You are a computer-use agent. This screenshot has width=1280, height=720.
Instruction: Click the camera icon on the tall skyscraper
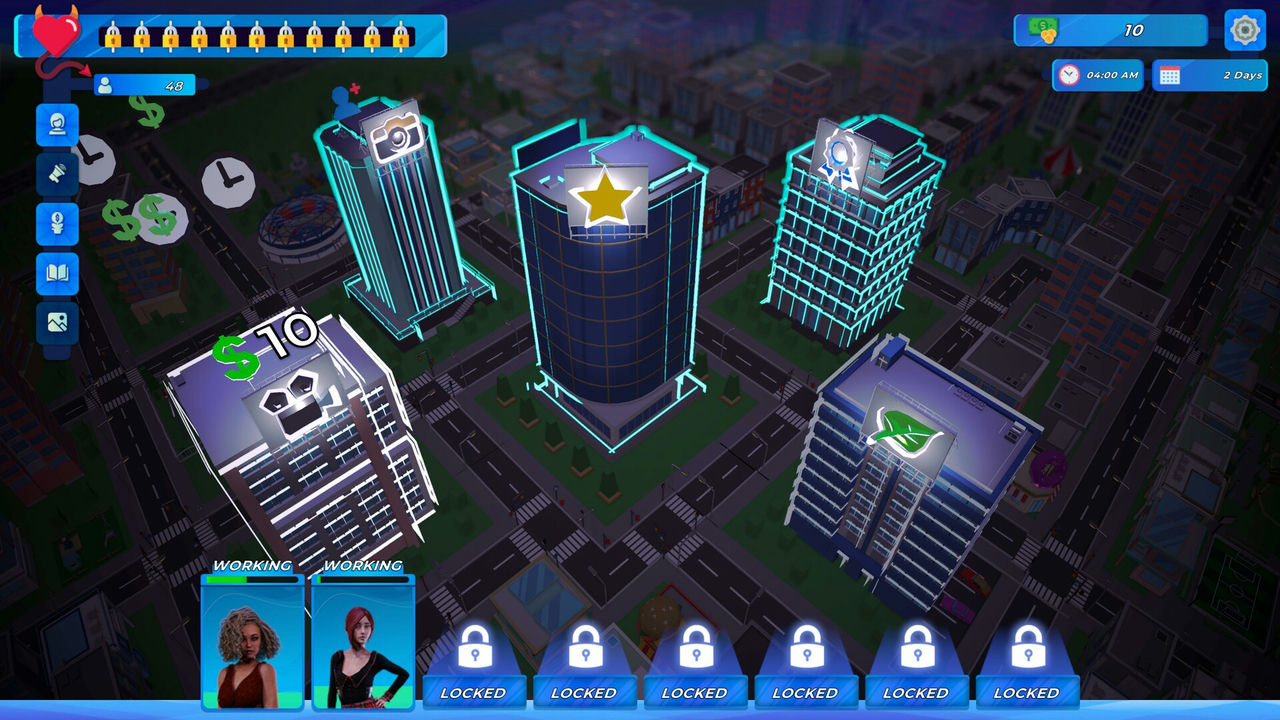coord(400,140)
